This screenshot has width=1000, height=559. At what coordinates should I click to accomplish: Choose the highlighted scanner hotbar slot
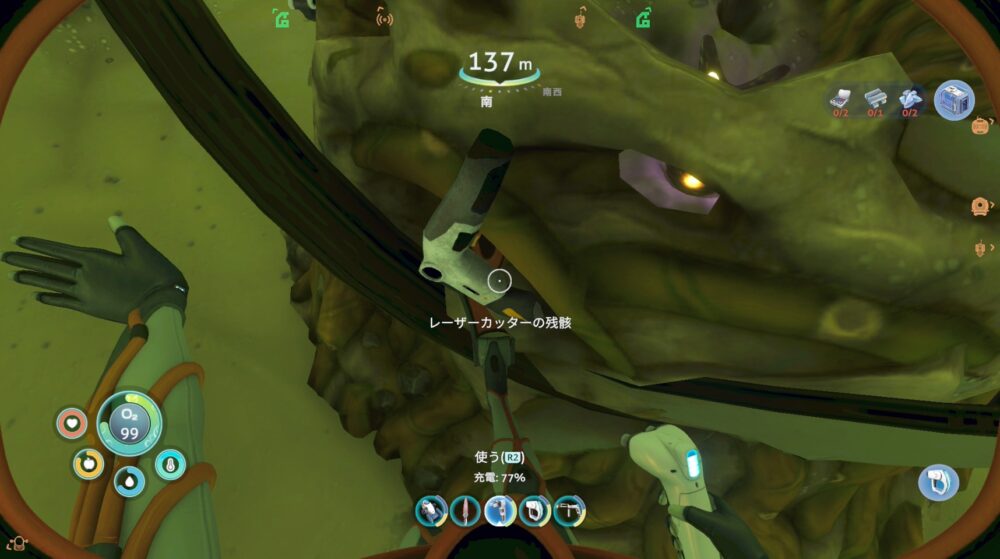click(x=500, y=510)
